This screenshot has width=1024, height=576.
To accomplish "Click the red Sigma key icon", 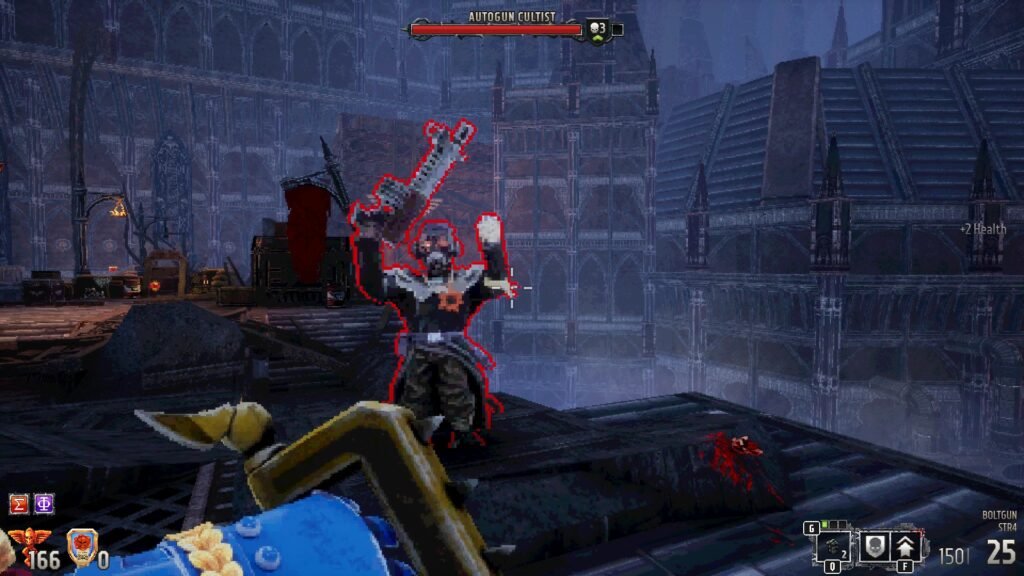I will [x=19, y=504].
